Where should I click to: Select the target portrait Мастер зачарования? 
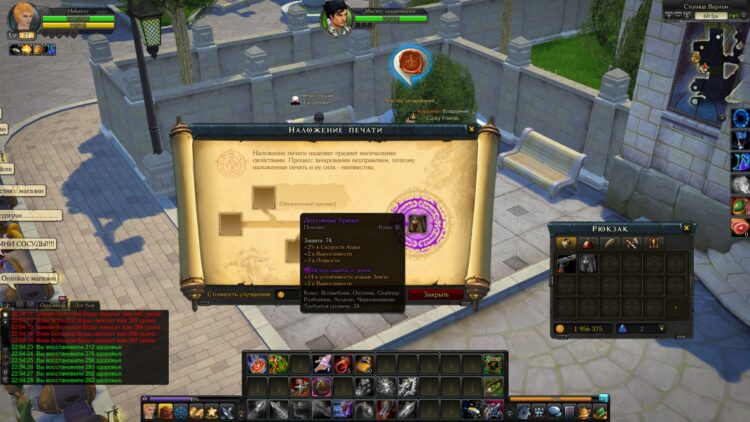click(x=336, y=16)
